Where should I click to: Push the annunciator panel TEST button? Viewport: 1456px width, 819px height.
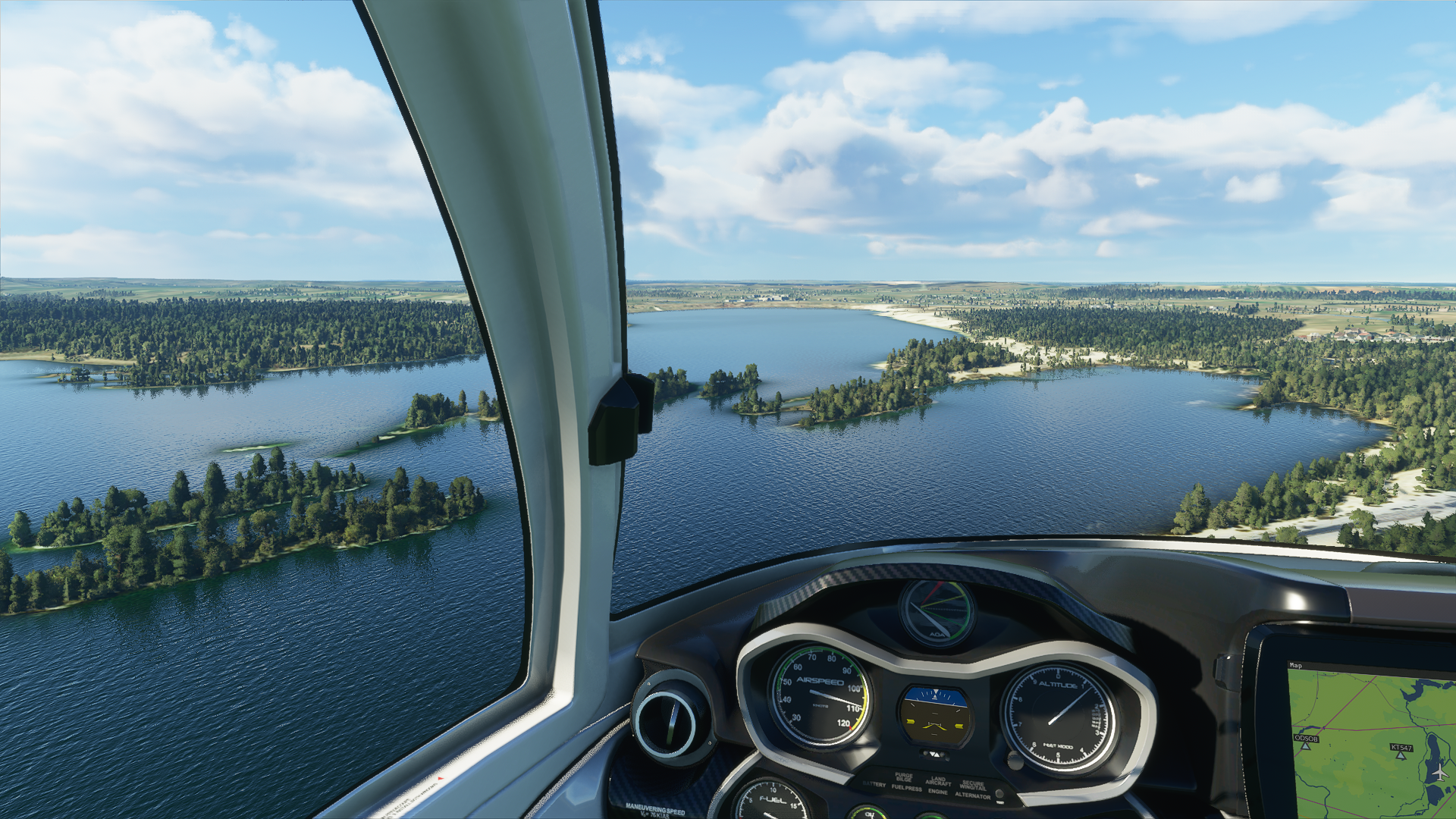tap(999, 795)
